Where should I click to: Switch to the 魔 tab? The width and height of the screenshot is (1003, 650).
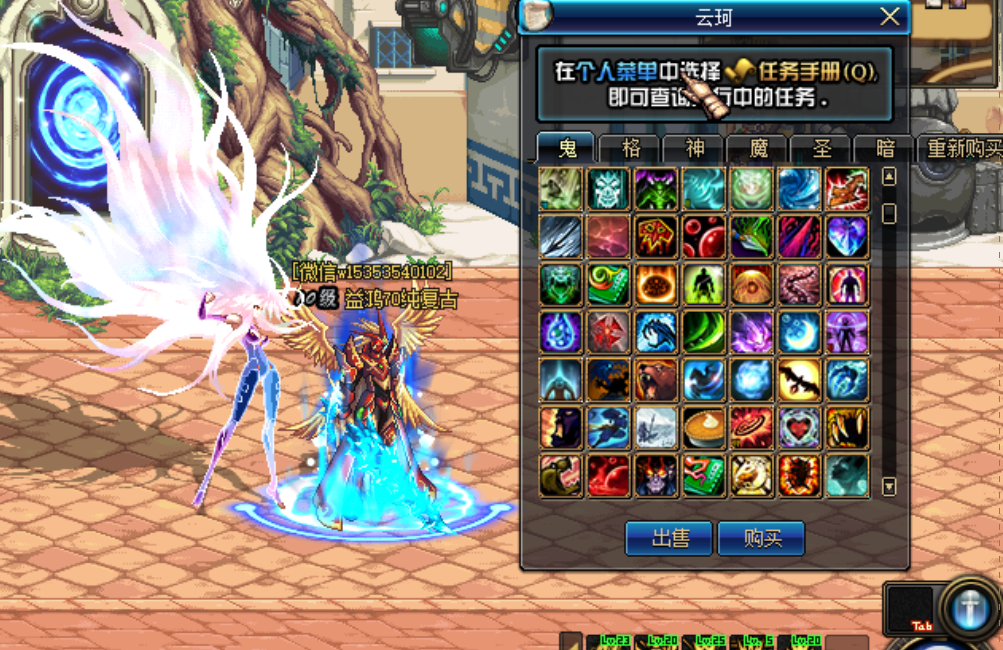point(759,149)
